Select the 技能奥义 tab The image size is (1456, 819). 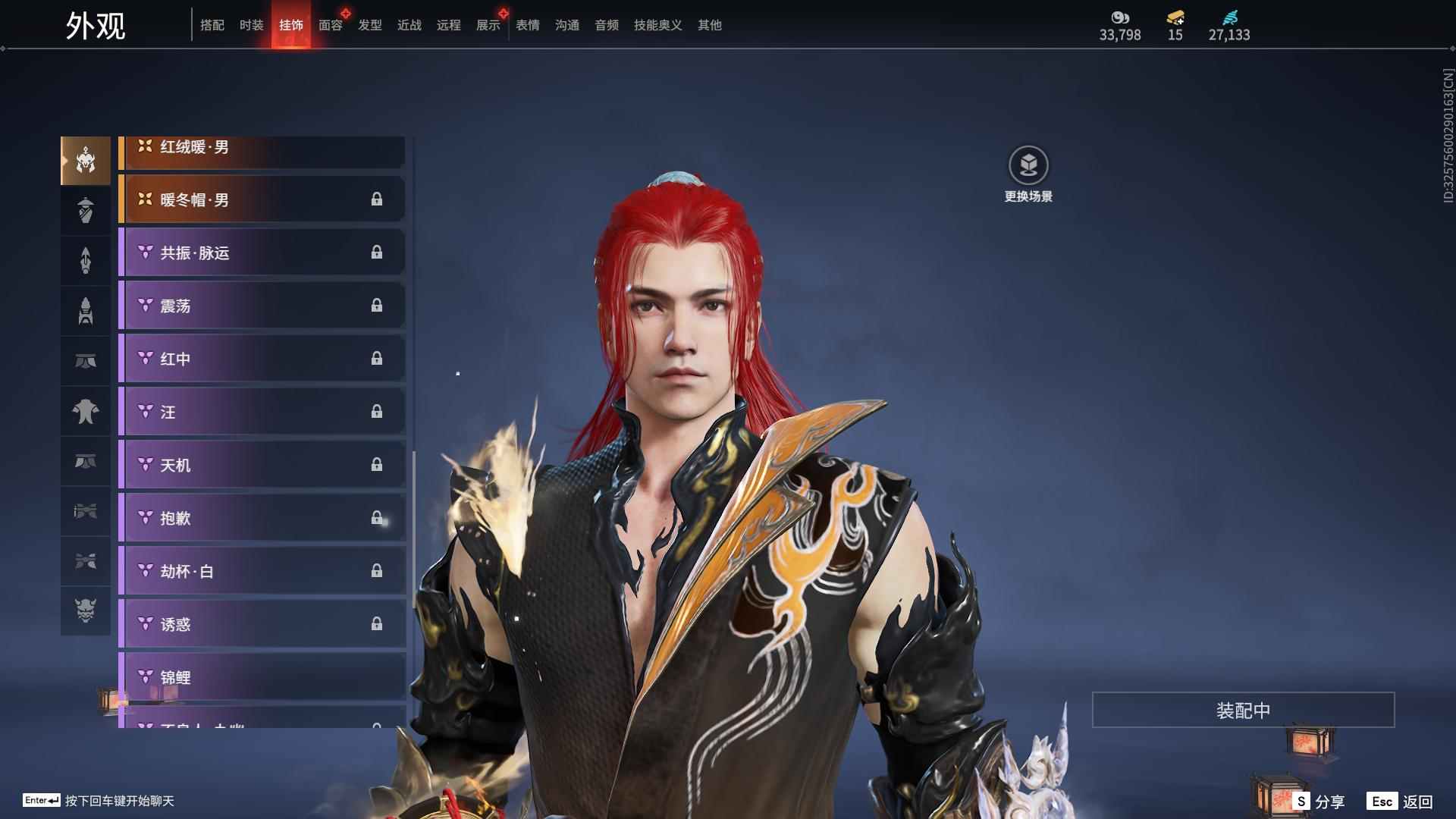(x=657, y=25)
